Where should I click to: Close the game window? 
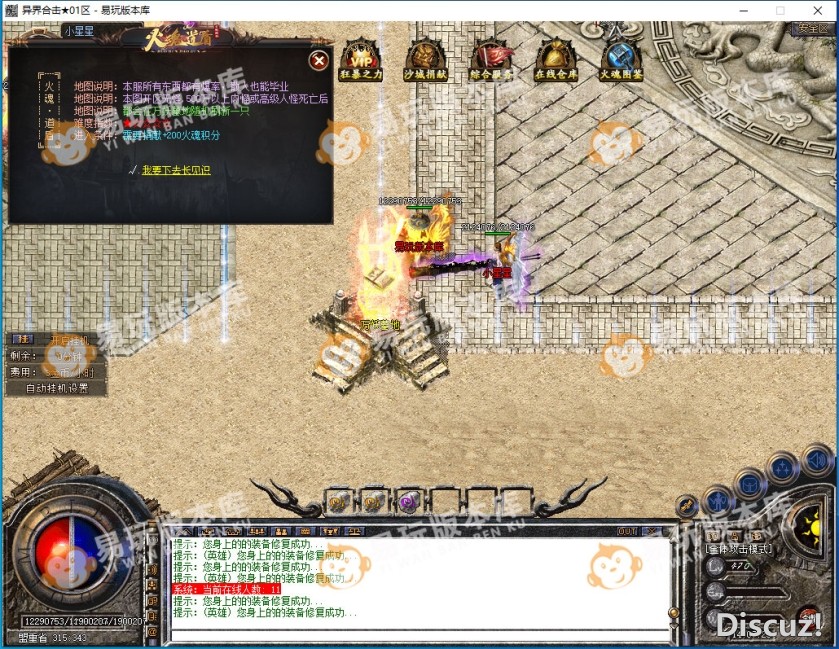coord(816,10)
